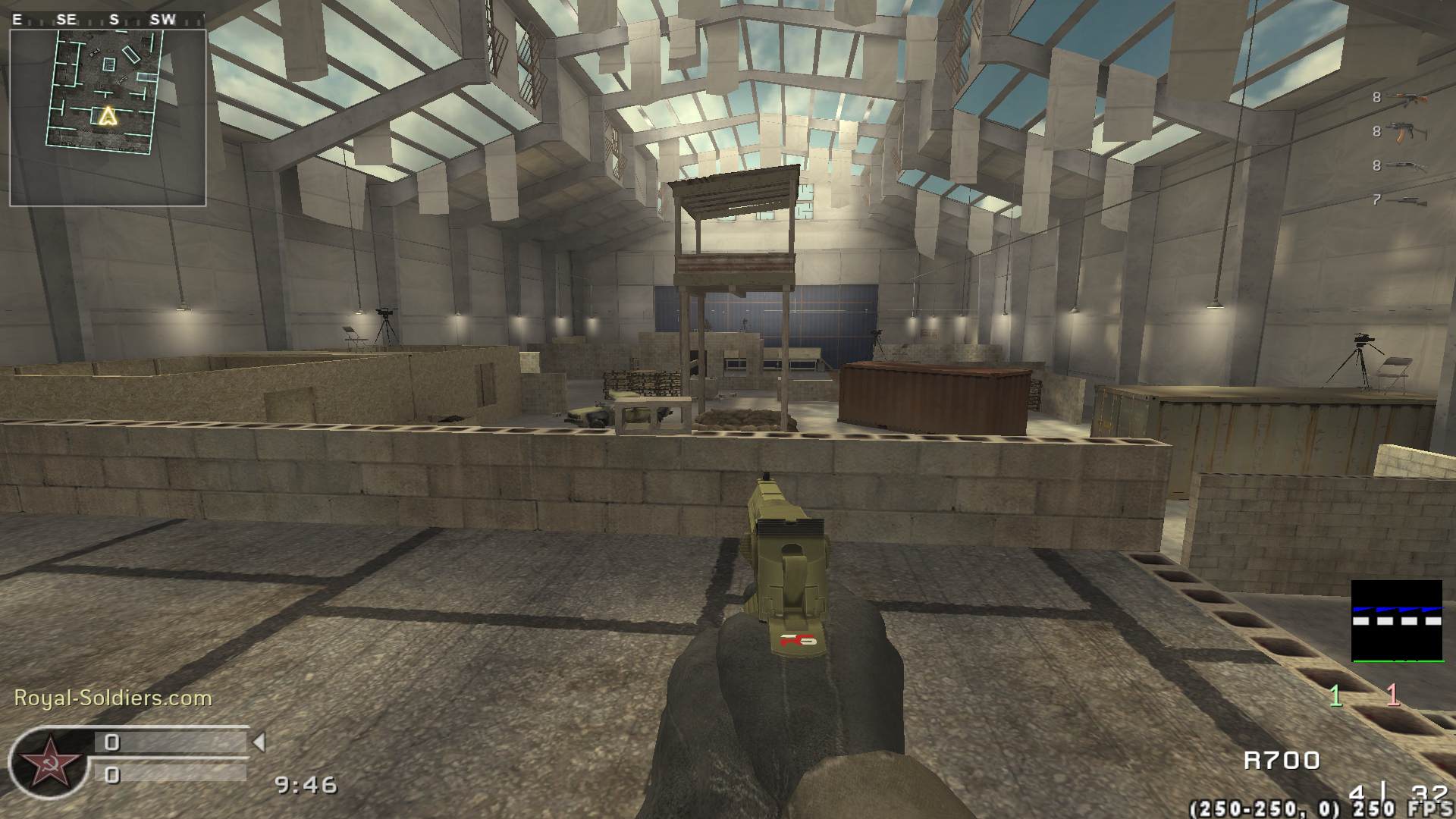This screenshot has width=1456, height=819.
Task: Click the SE compass heading
Action: (66, 20)
